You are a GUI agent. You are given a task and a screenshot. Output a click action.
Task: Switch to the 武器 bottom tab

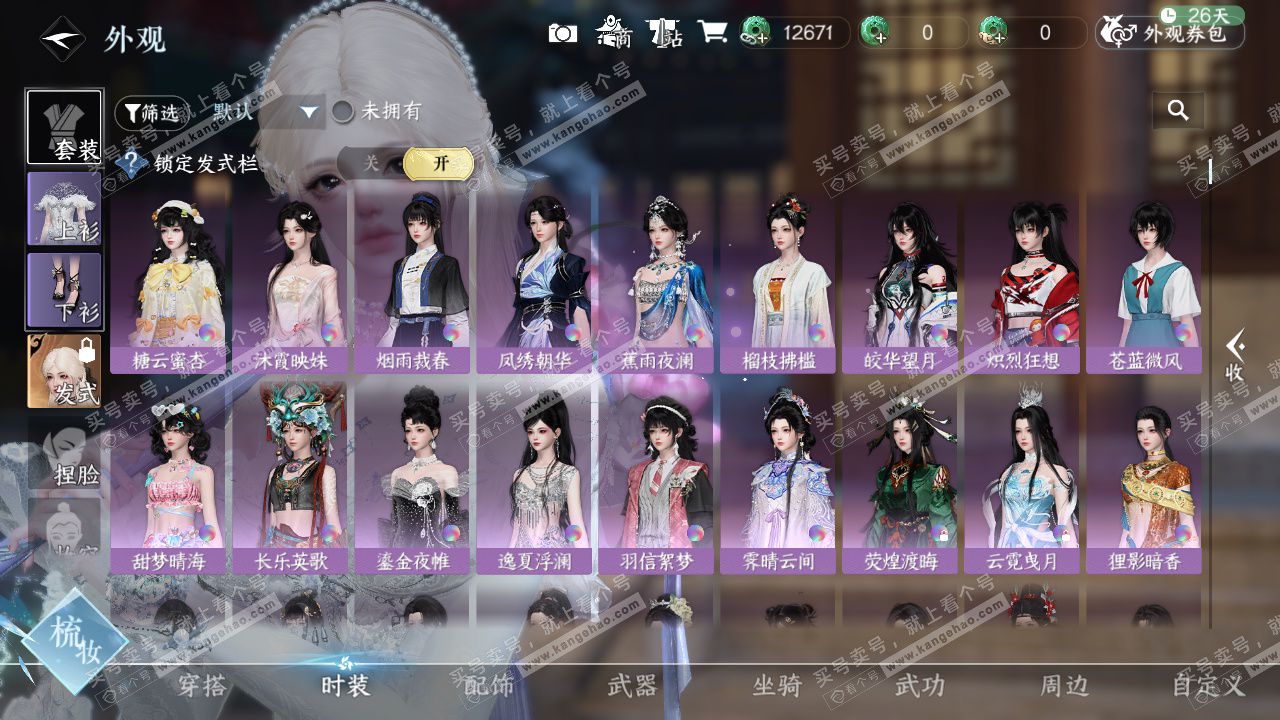click(x=632, y=685)
